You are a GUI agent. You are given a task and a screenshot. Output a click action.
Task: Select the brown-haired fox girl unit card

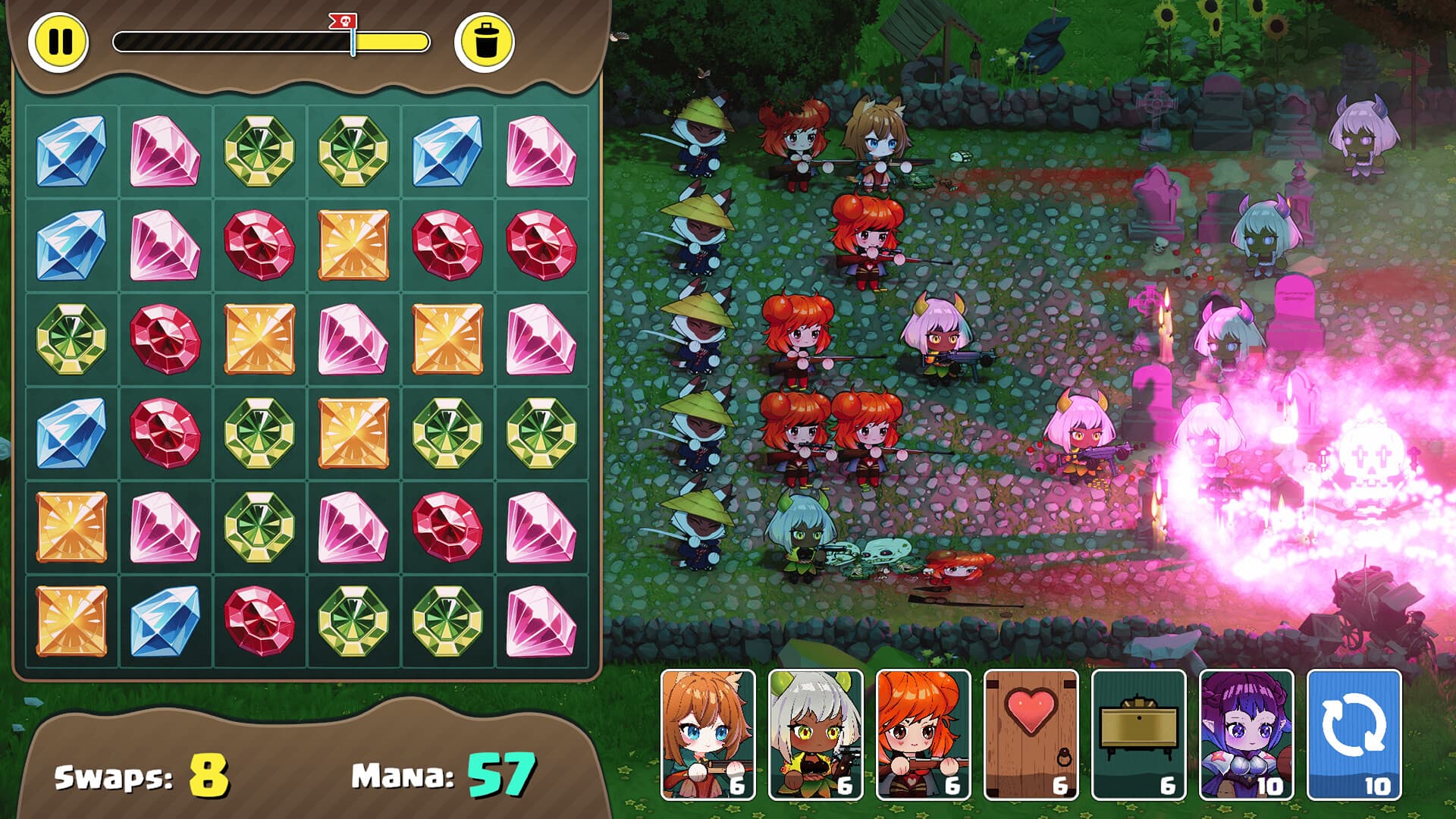point(708,734)
